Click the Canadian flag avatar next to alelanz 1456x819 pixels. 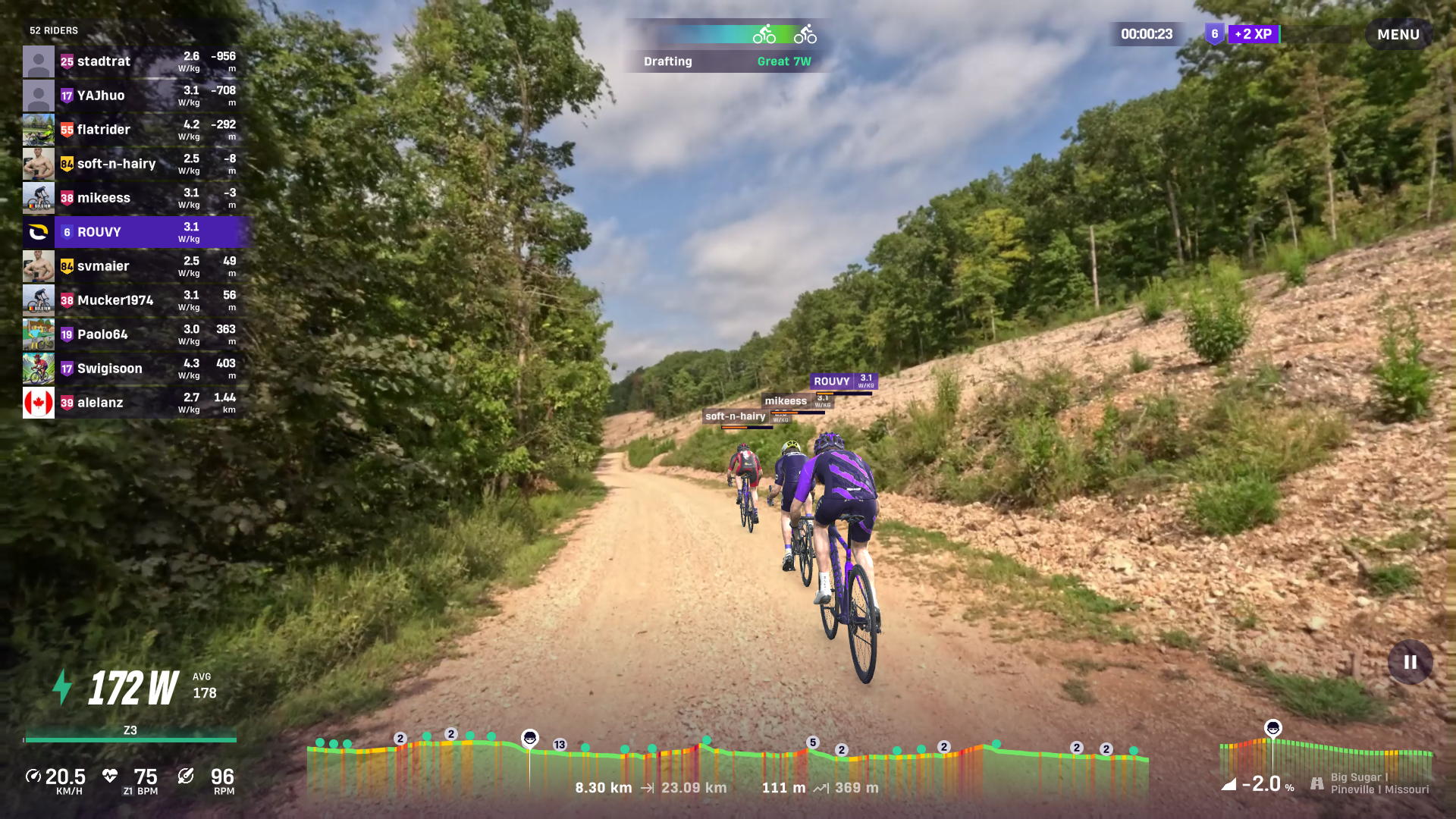(x=39, y=402)
